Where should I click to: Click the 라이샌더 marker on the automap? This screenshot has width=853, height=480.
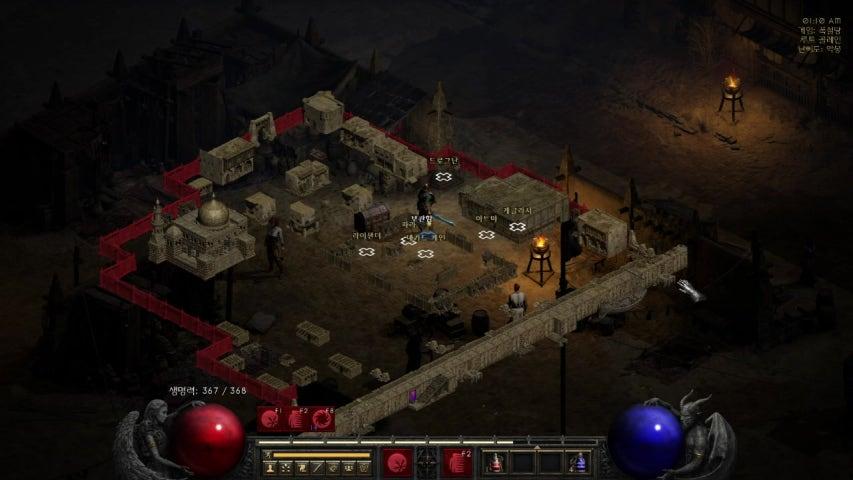367,251
